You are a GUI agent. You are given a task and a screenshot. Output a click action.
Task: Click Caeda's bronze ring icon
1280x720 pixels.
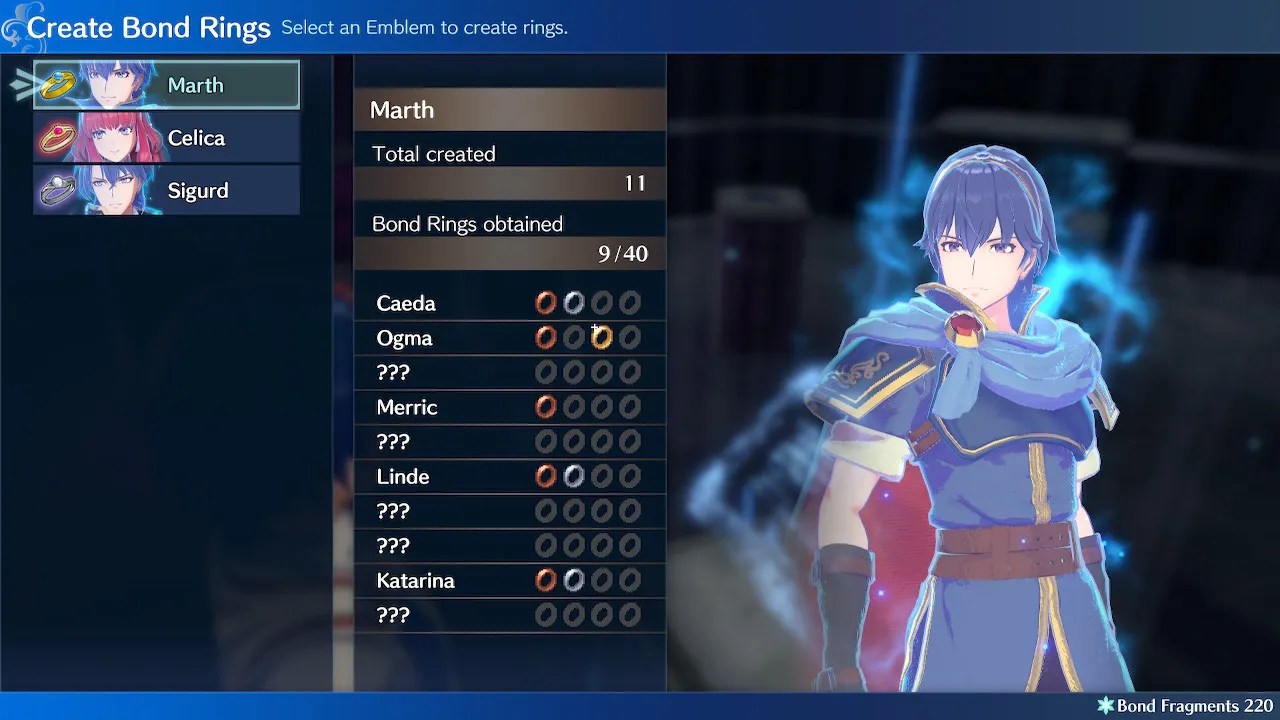[545, 303]
